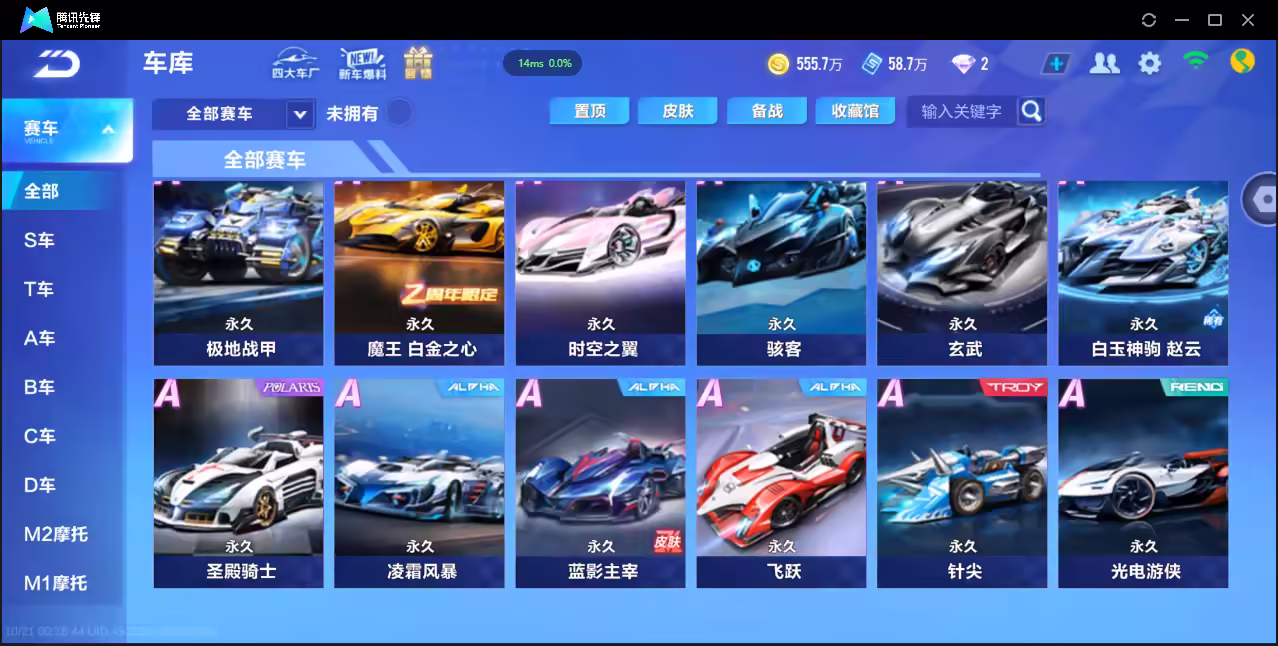Open the 皮肤 skins view
Screen dimensions: 1278x646
[677, 111]
